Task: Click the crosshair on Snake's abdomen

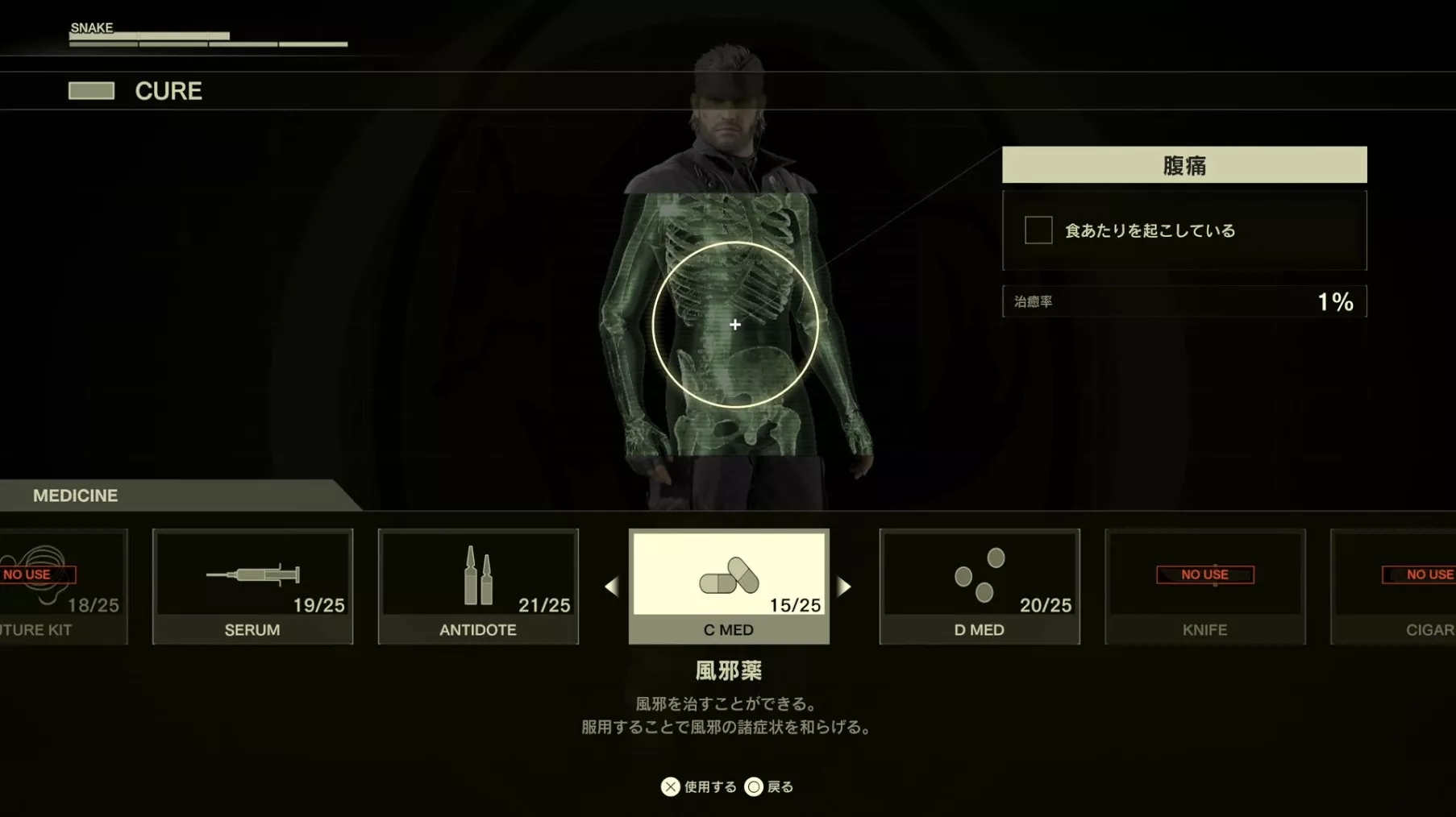Action: (734, 325)
